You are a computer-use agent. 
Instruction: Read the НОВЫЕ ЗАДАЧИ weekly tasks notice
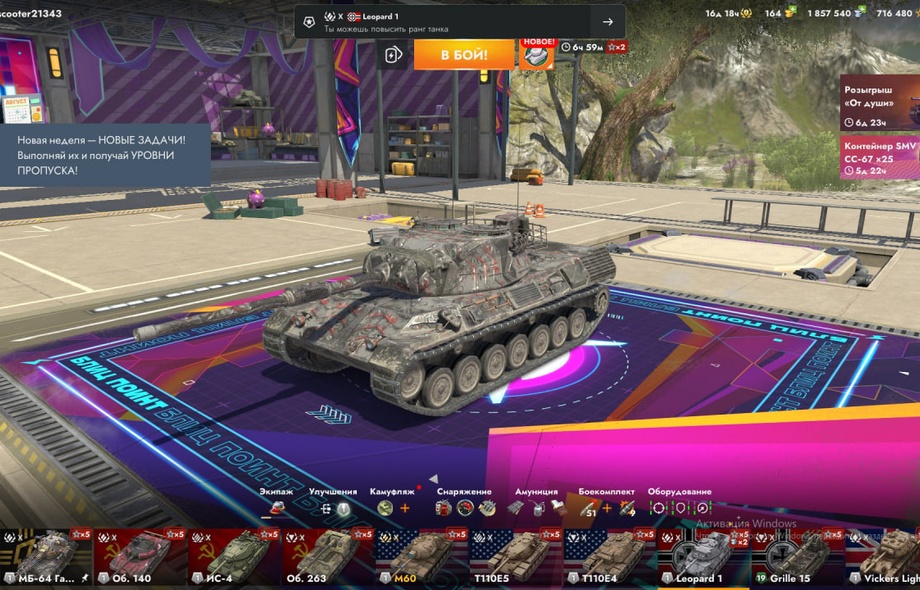(x=104, y=155)
